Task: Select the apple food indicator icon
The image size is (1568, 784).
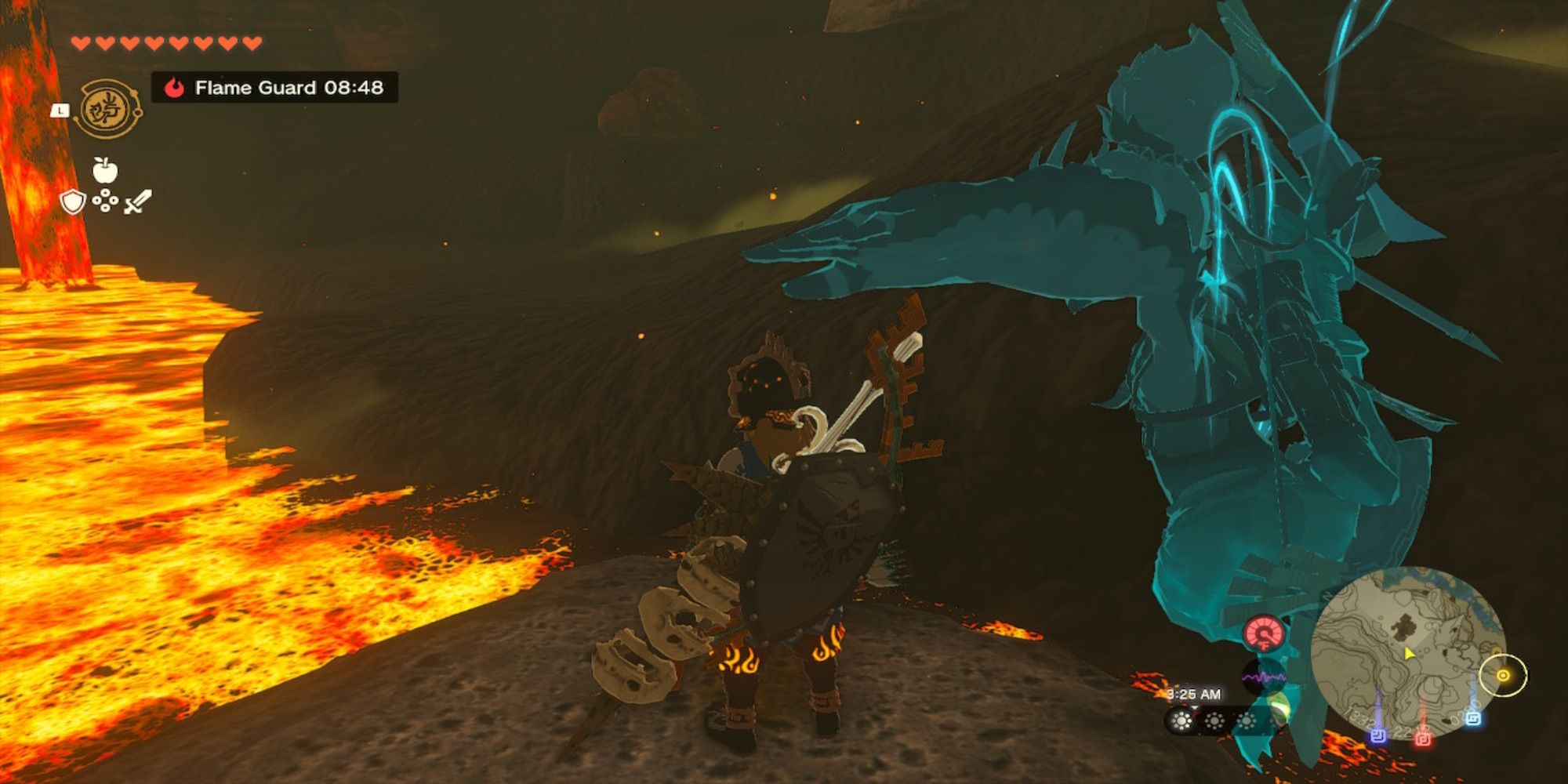Action: [x=104, y=170]
